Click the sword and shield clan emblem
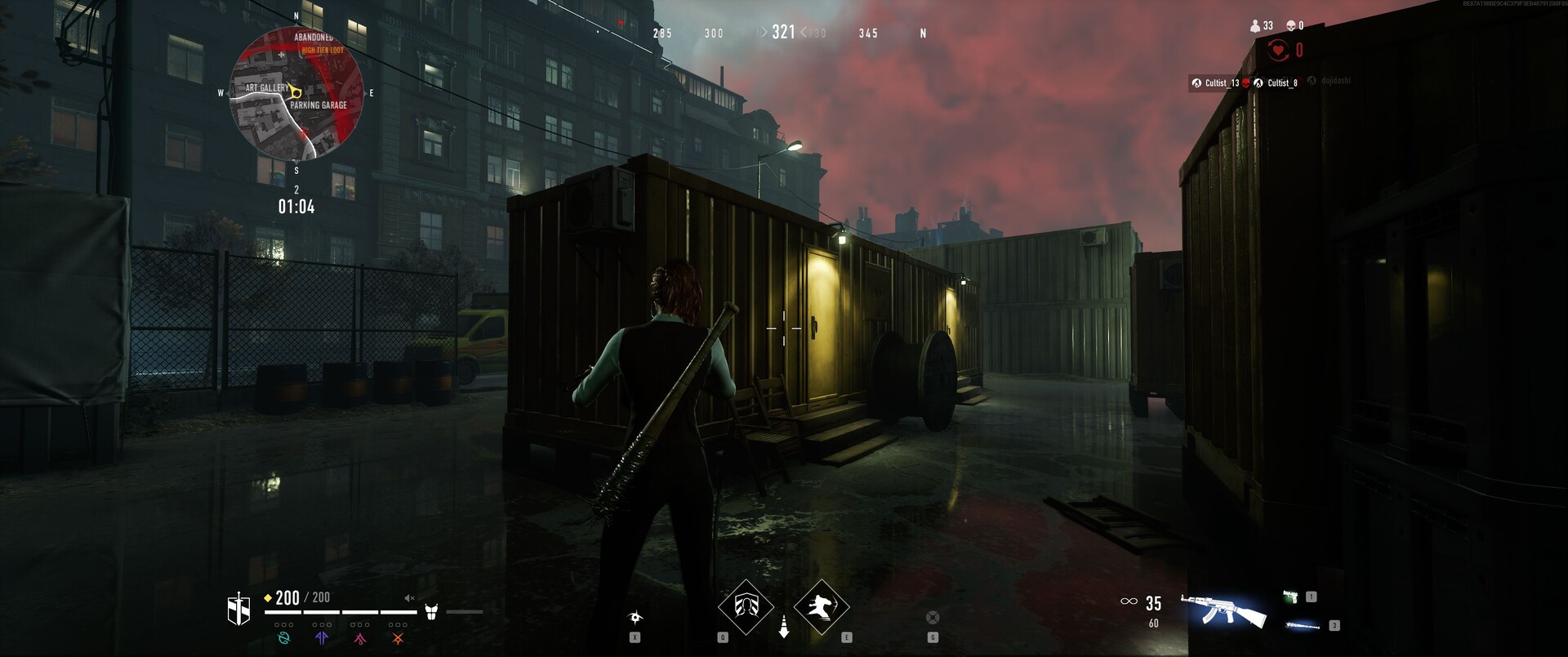The image size is (1568, 657). click(238, 610)
